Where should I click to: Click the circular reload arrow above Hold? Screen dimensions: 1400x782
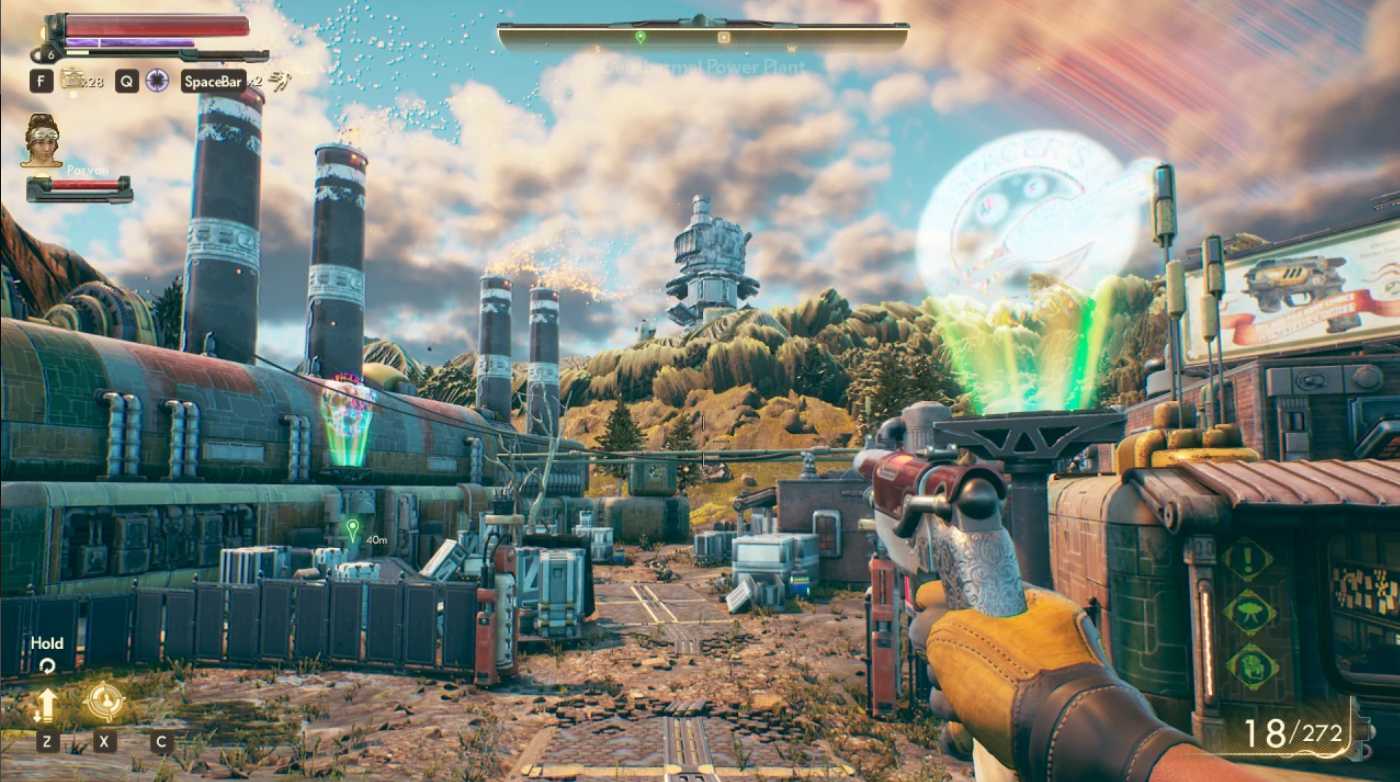(x=47, y=665)
